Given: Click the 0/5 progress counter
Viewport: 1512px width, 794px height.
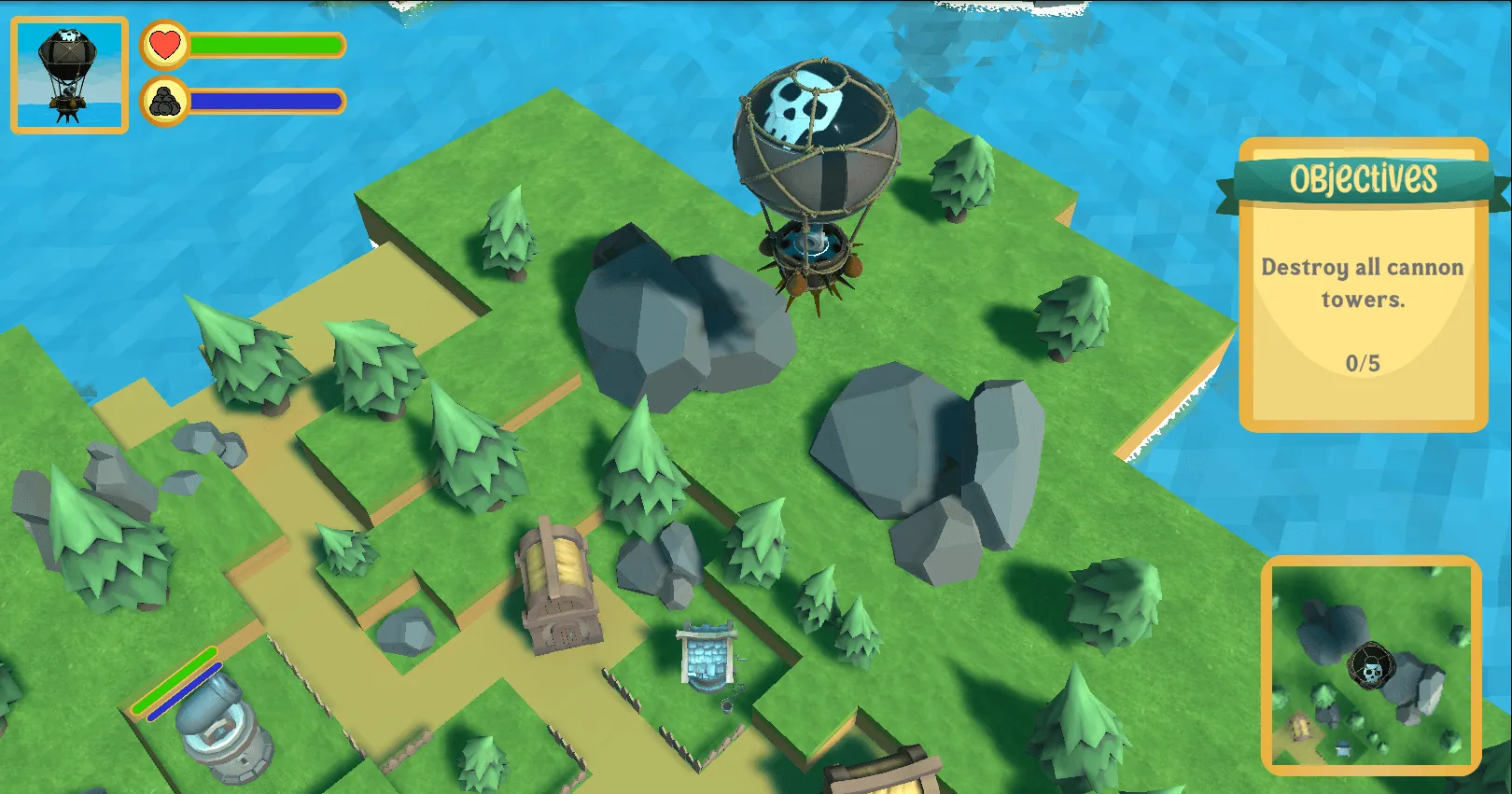Looking at the screenshot, I should (x=1363, y=363).
